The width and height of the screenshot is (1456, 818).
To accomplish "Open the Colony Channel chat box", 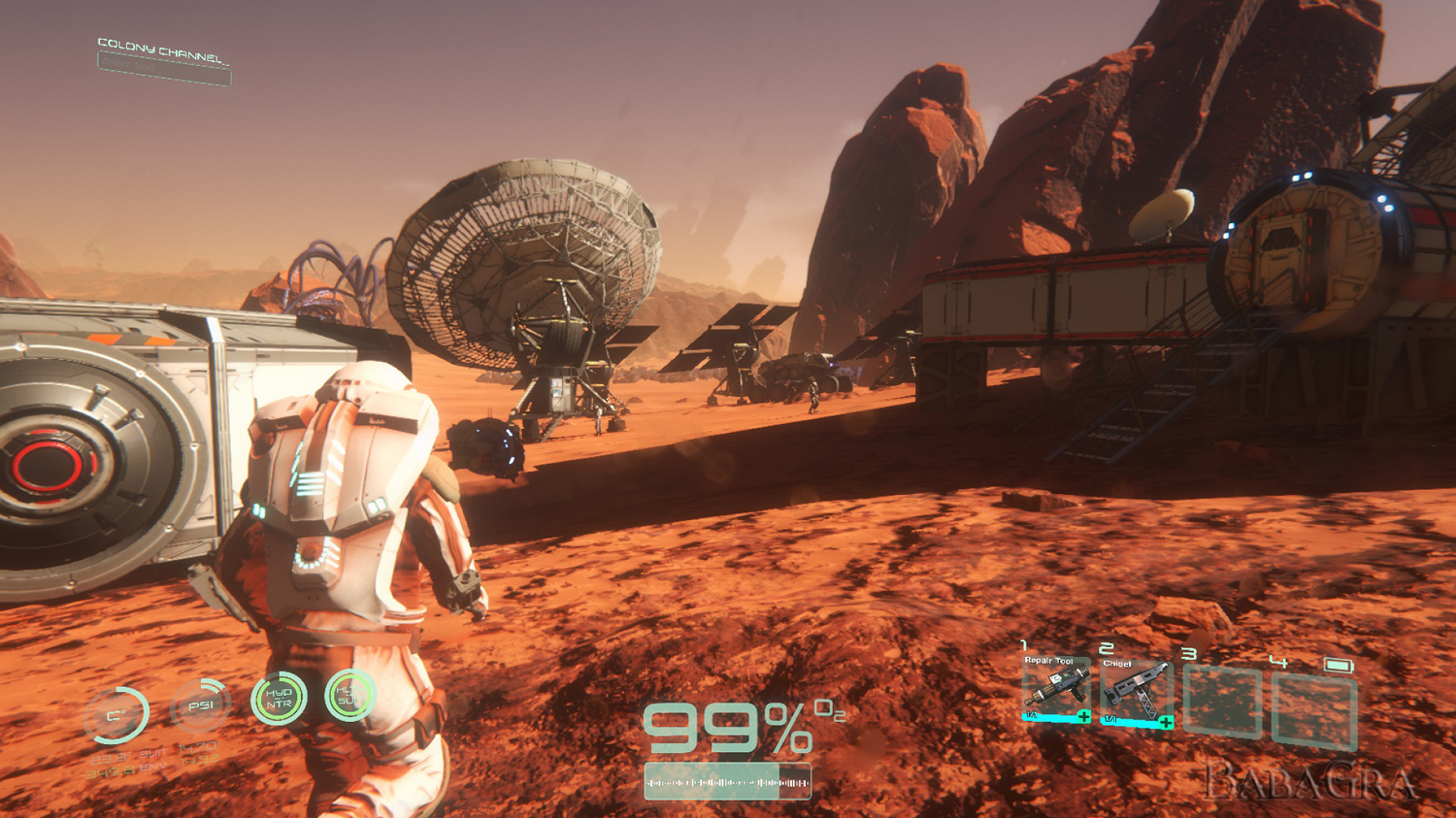I will [164, 69].
